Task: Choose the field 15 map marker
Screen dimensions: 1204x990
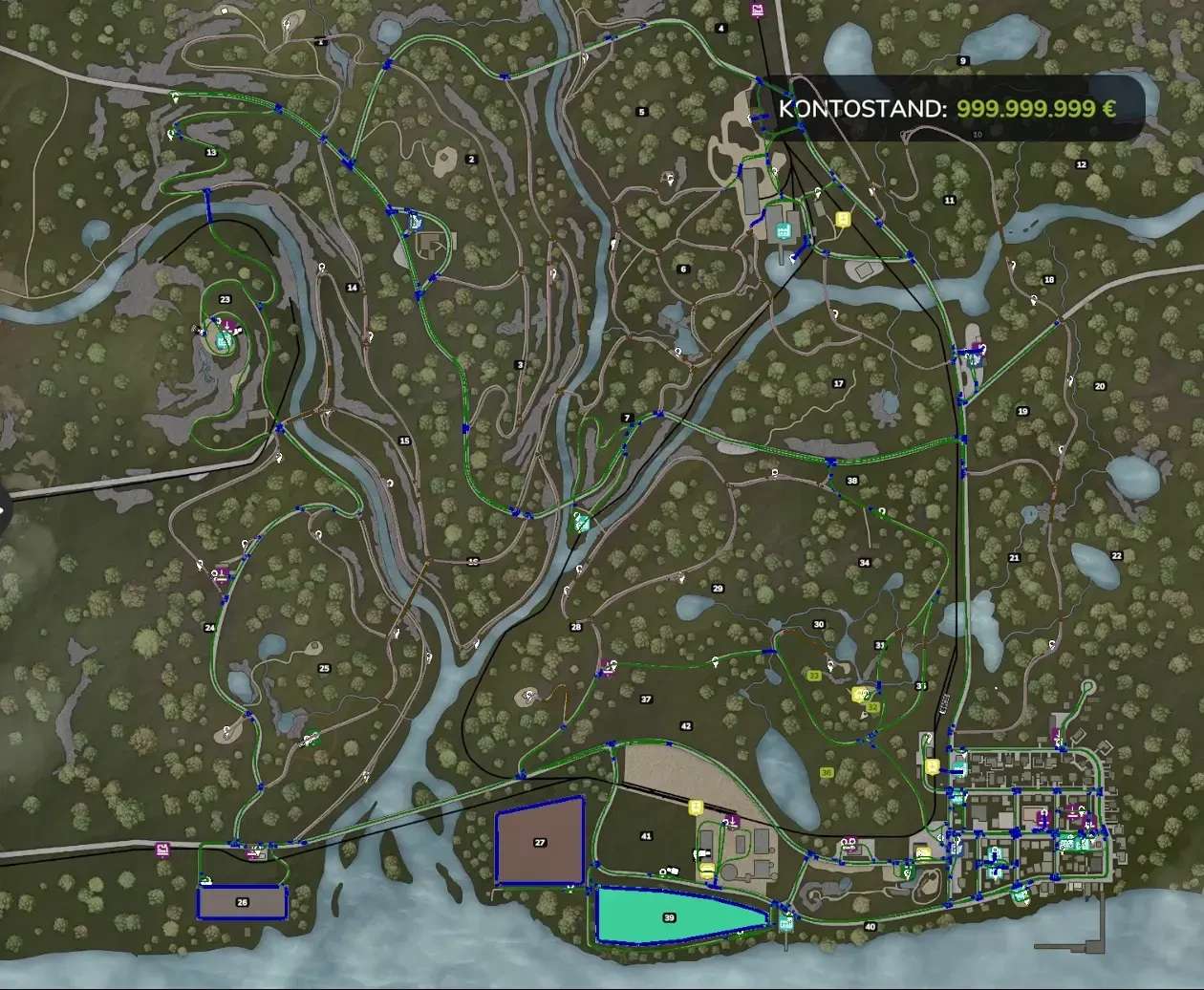Action: point(404,441)
